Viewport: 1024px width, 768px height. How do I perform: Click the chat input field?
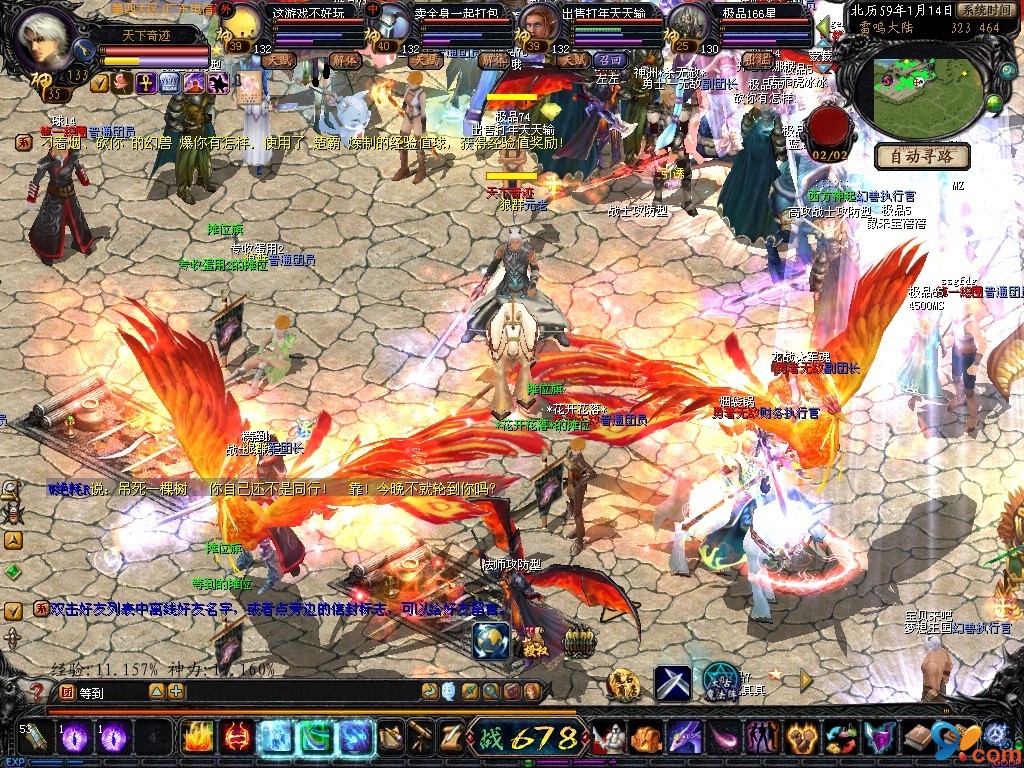point(110,691)
